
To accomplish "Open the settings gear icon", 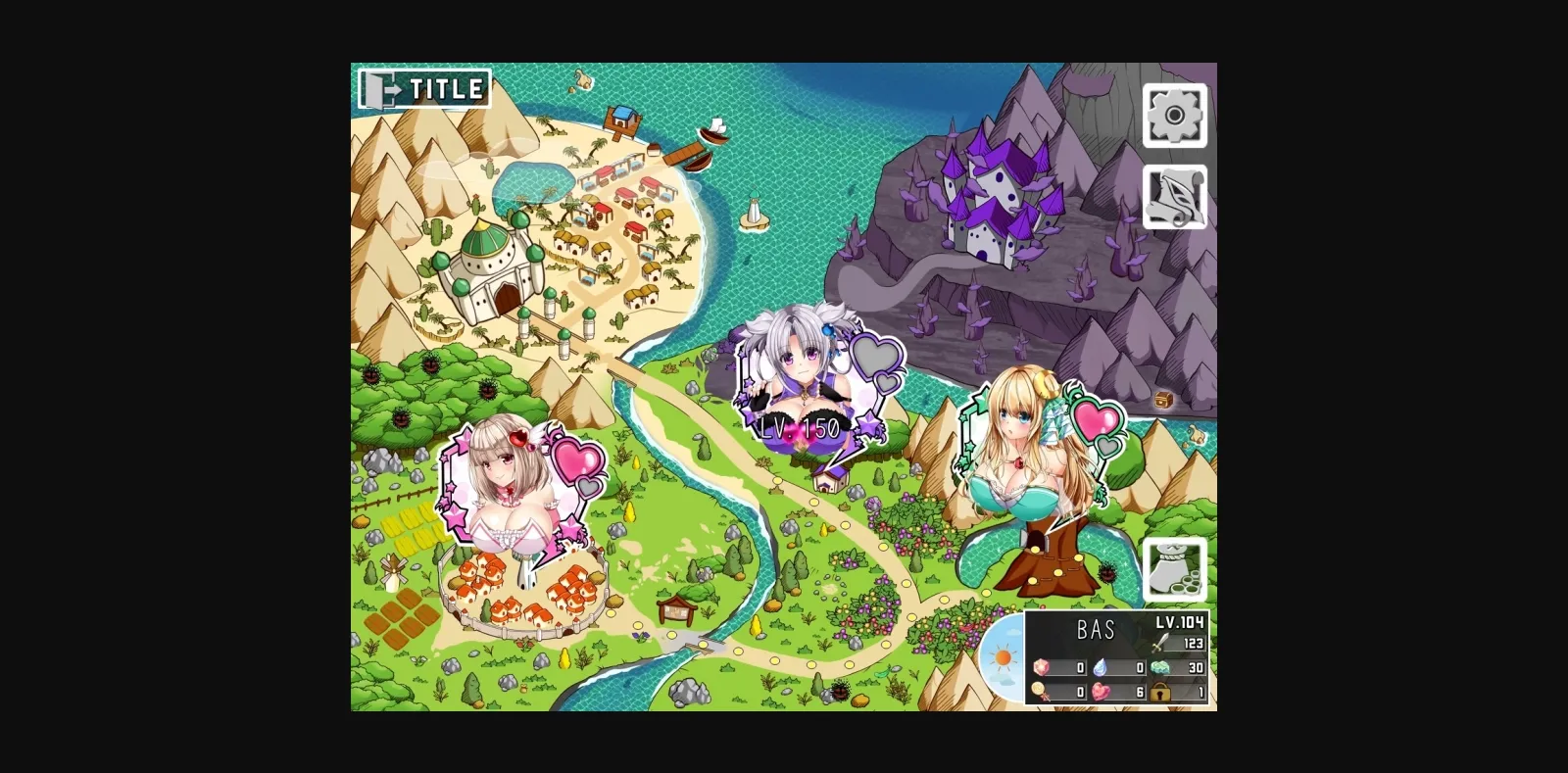I will [1175, 113].
